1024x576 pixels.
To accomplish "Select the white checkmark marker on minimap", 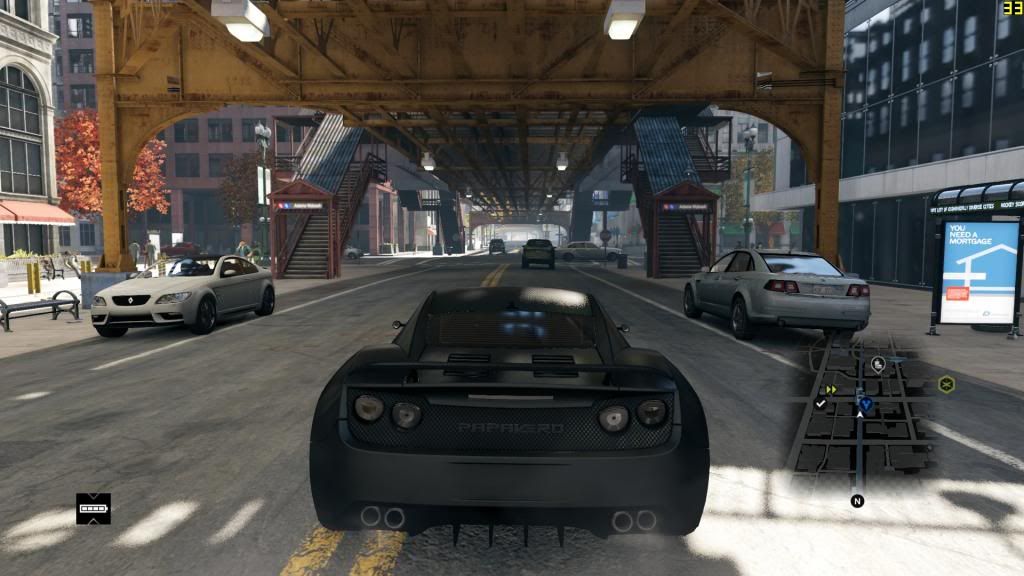I will coord(820,403).
